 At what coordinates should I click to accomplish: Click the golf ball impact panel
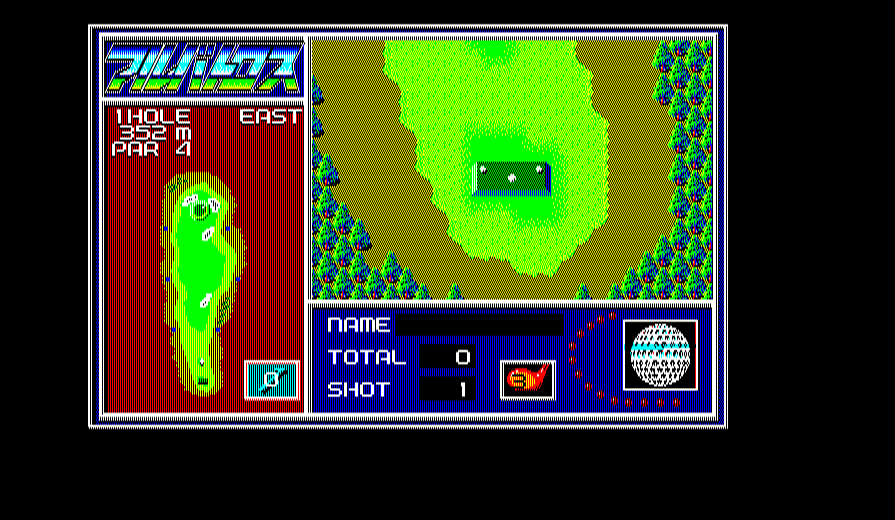point(660,355)
